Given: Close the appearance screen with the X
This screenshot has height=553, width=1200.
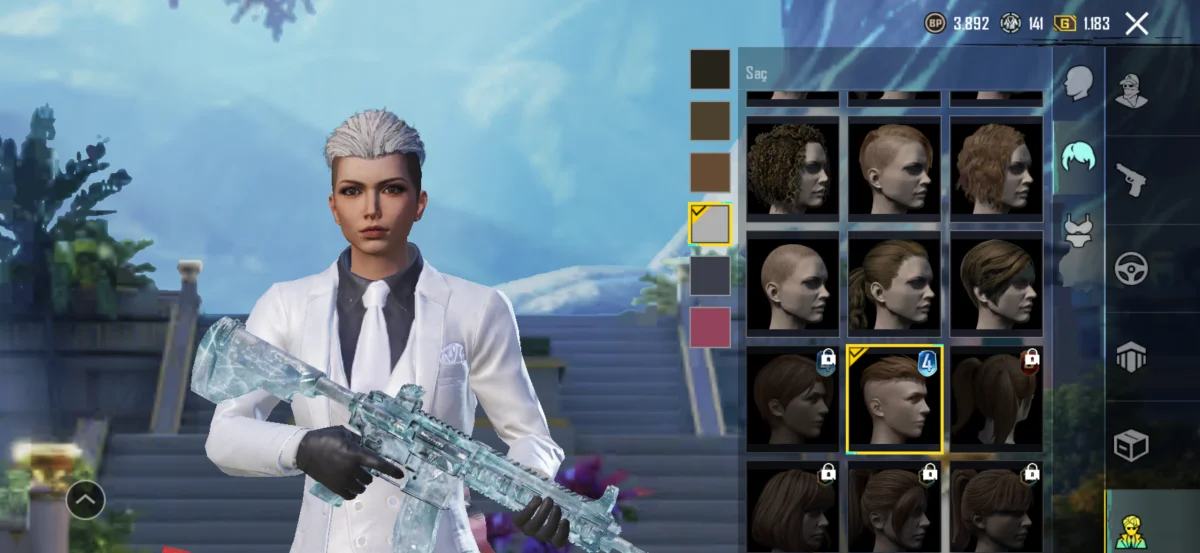Looking at the screenshot, I should [x=1136, y=24].
